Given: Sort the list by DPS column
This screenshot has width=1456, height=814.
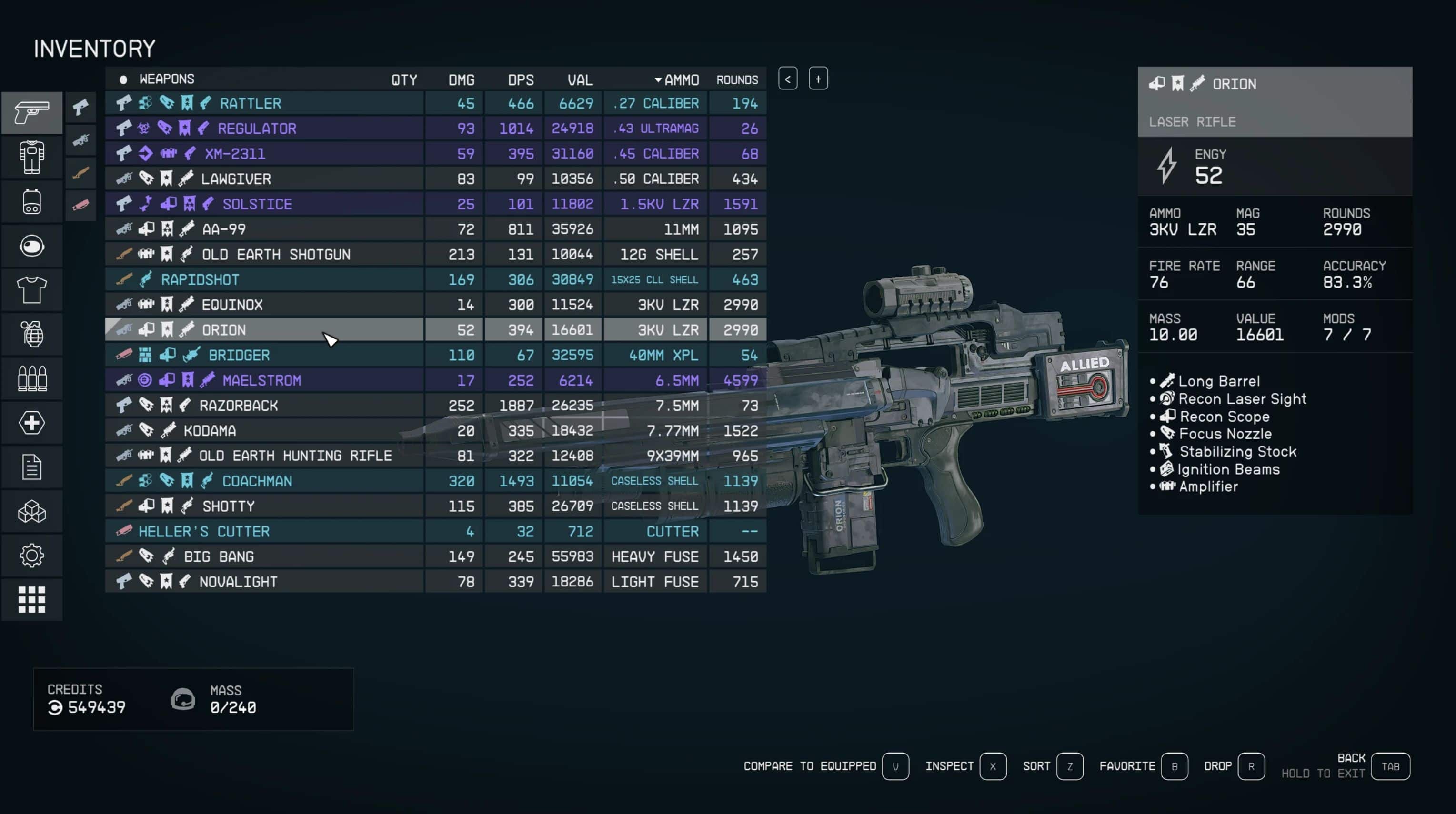Looking at the screenshot, I should [x=520, y=79].
